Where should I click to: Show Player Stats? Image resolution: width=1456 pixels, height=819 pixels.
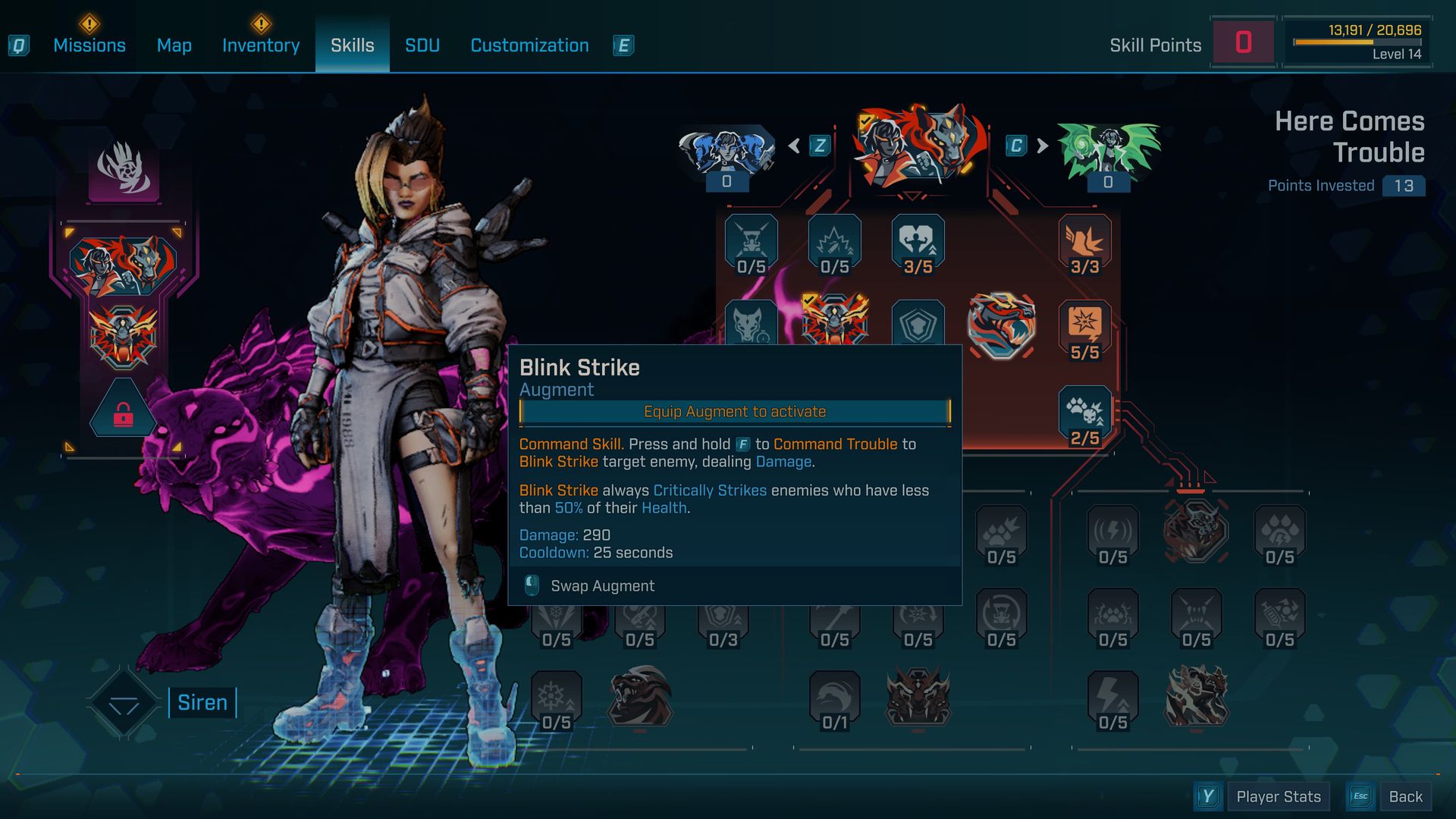(x=1278, y=796)
